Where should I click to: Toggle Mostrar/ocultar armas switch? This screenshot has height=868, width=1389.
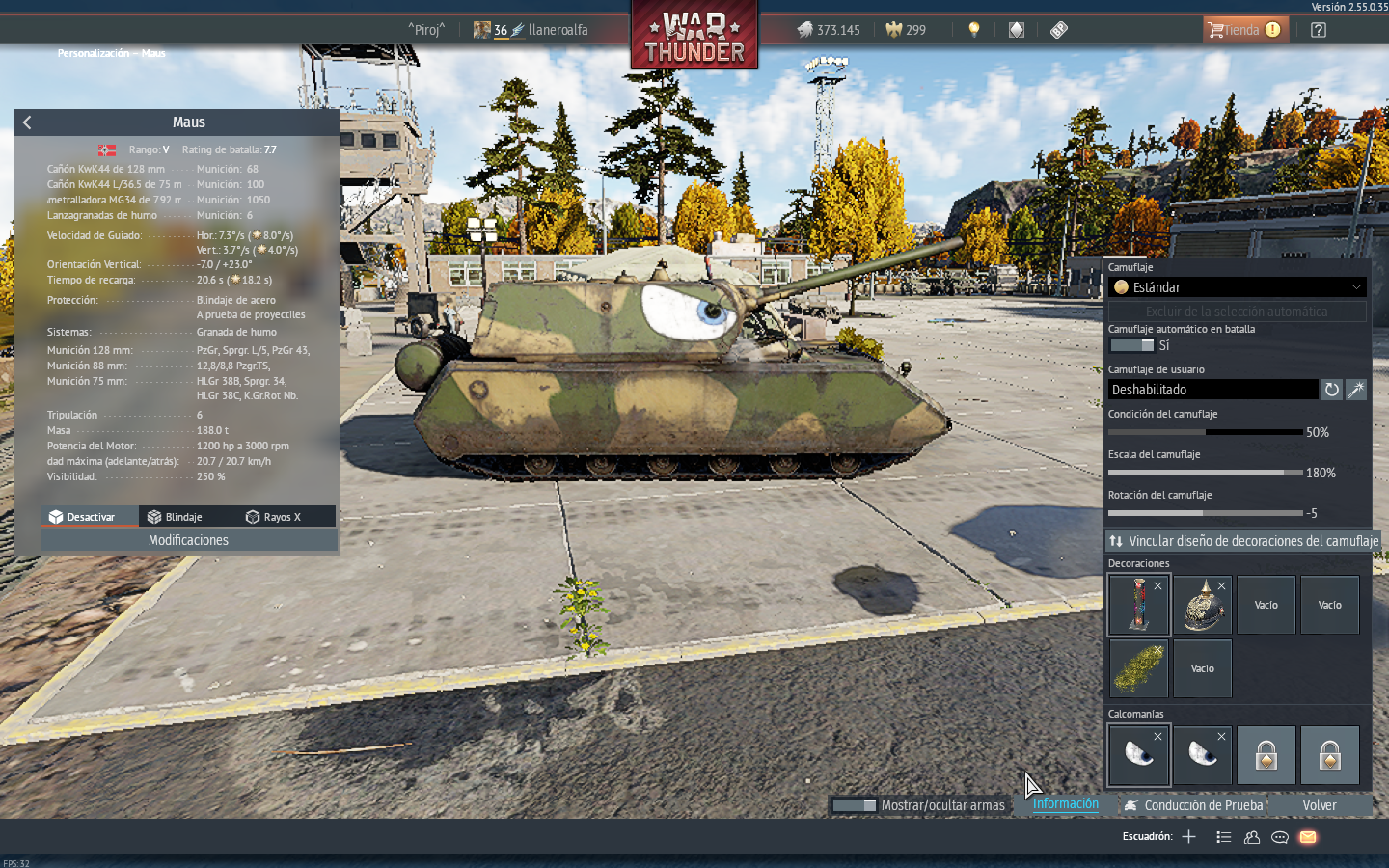[854, 805]
